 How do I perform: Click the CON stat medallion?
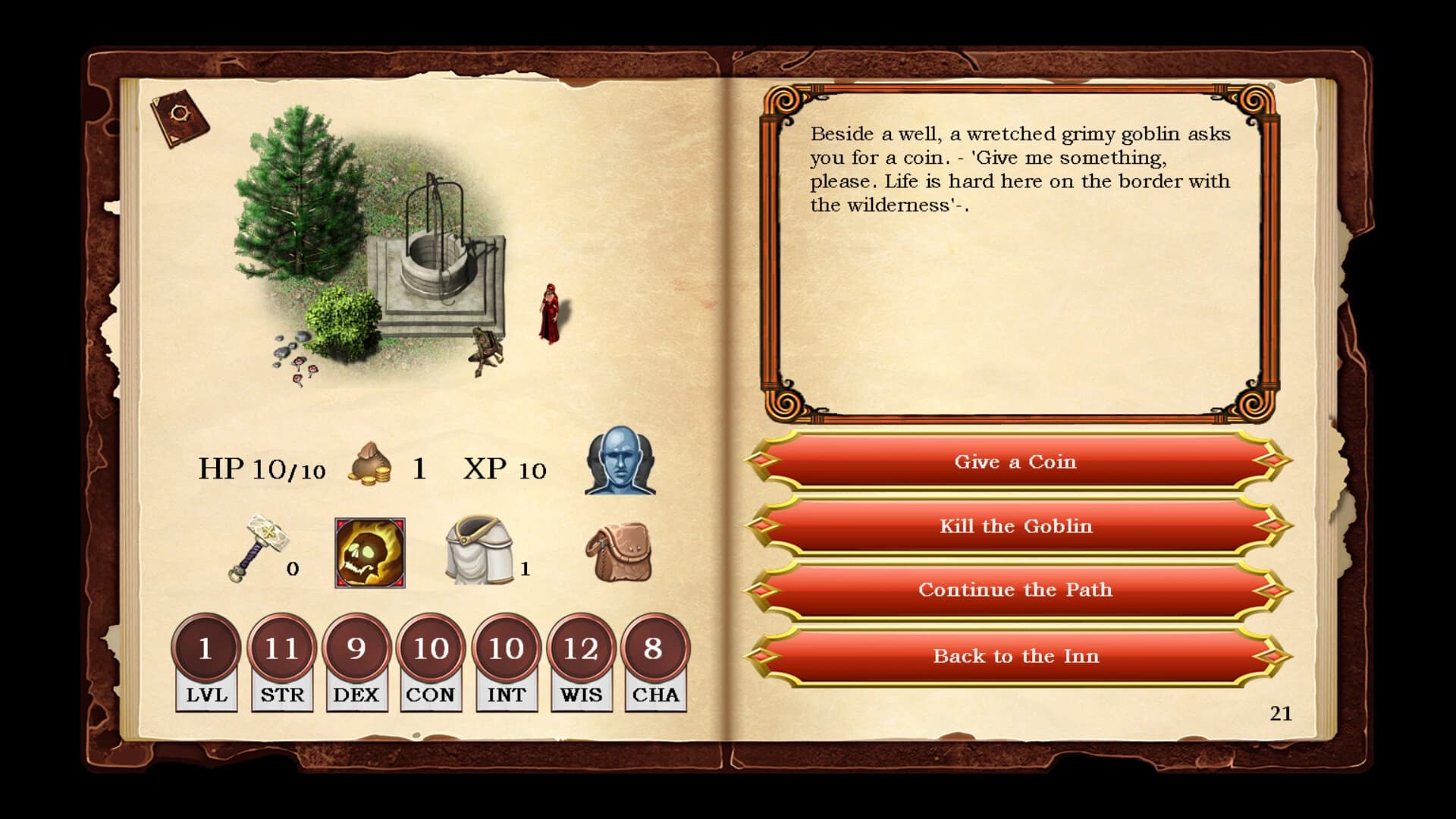coord(431,648)
